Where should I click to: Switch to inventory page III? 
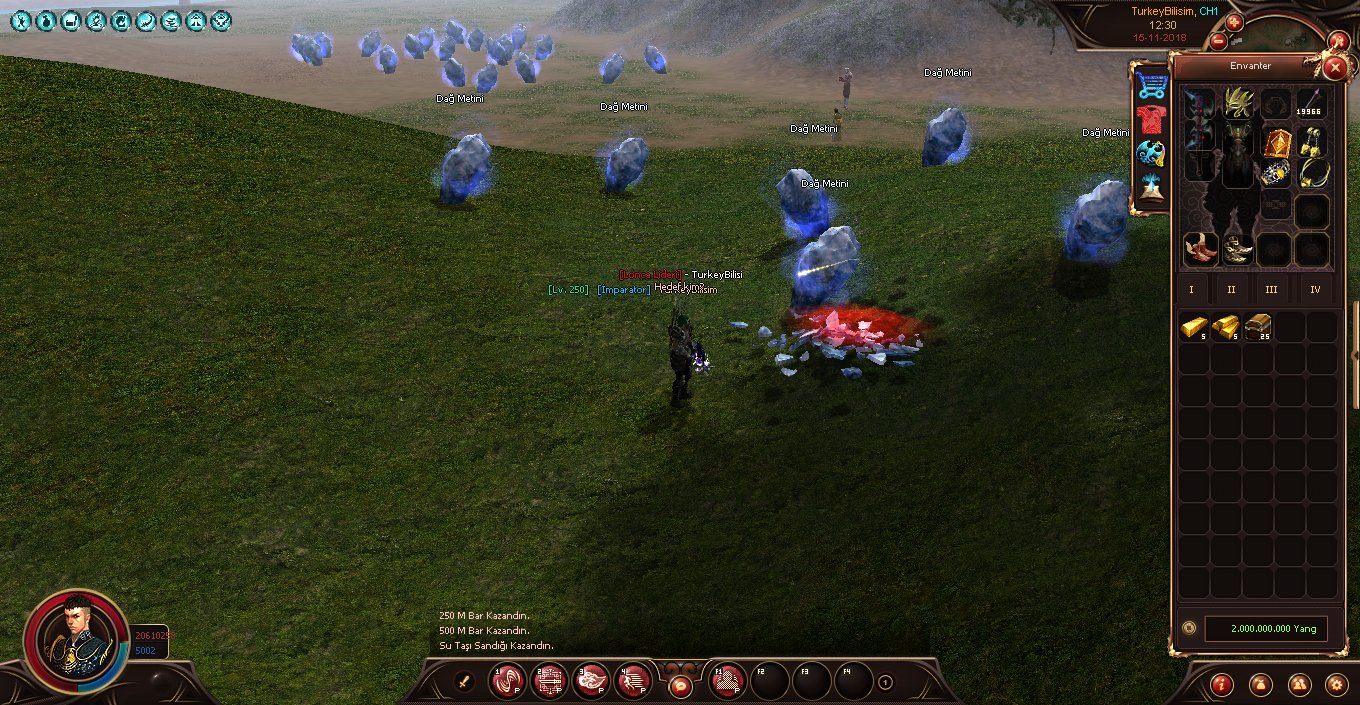point(1271,290)
